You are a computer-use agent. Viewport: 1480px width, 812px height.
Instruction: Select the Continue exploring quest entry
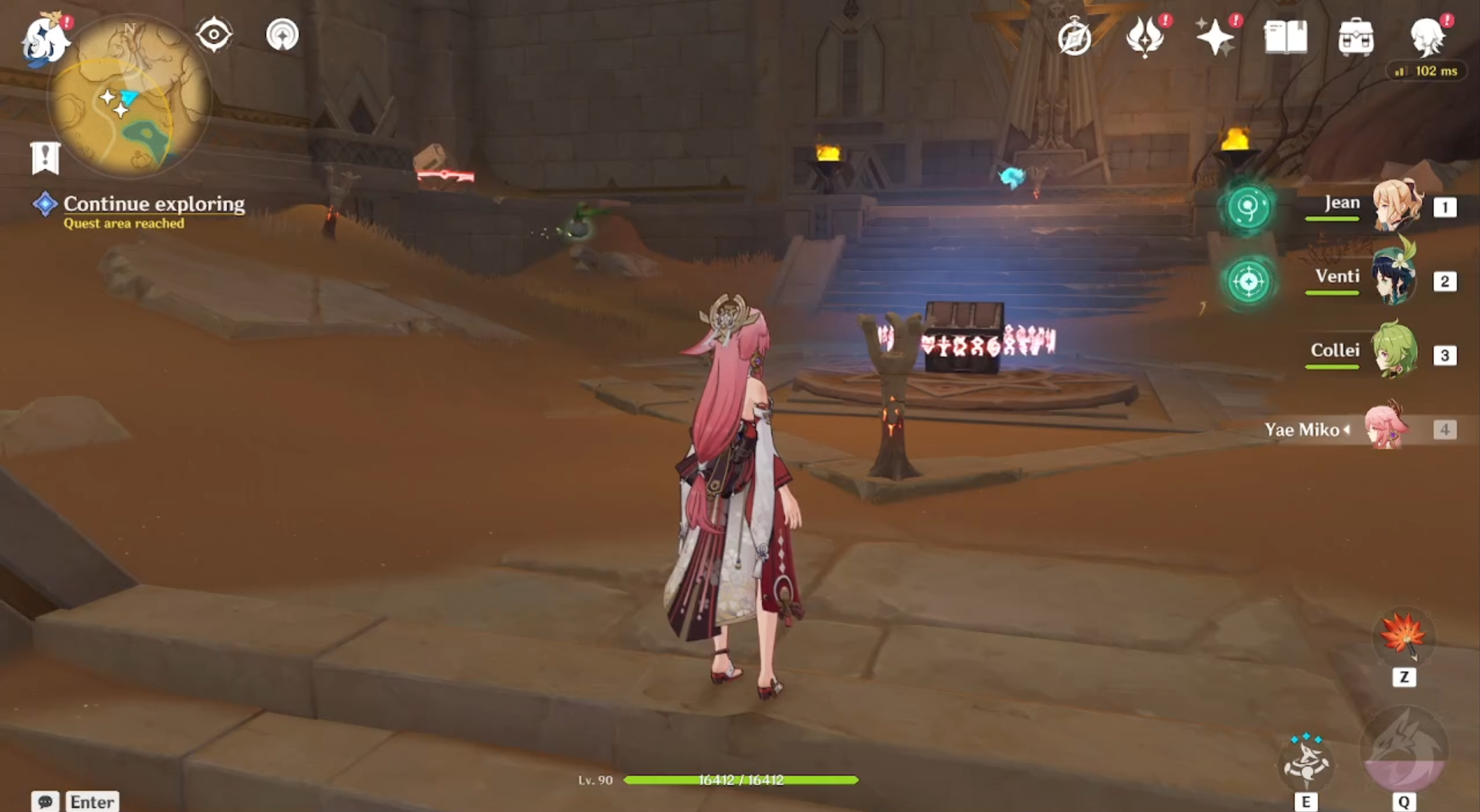pos(154,205)
